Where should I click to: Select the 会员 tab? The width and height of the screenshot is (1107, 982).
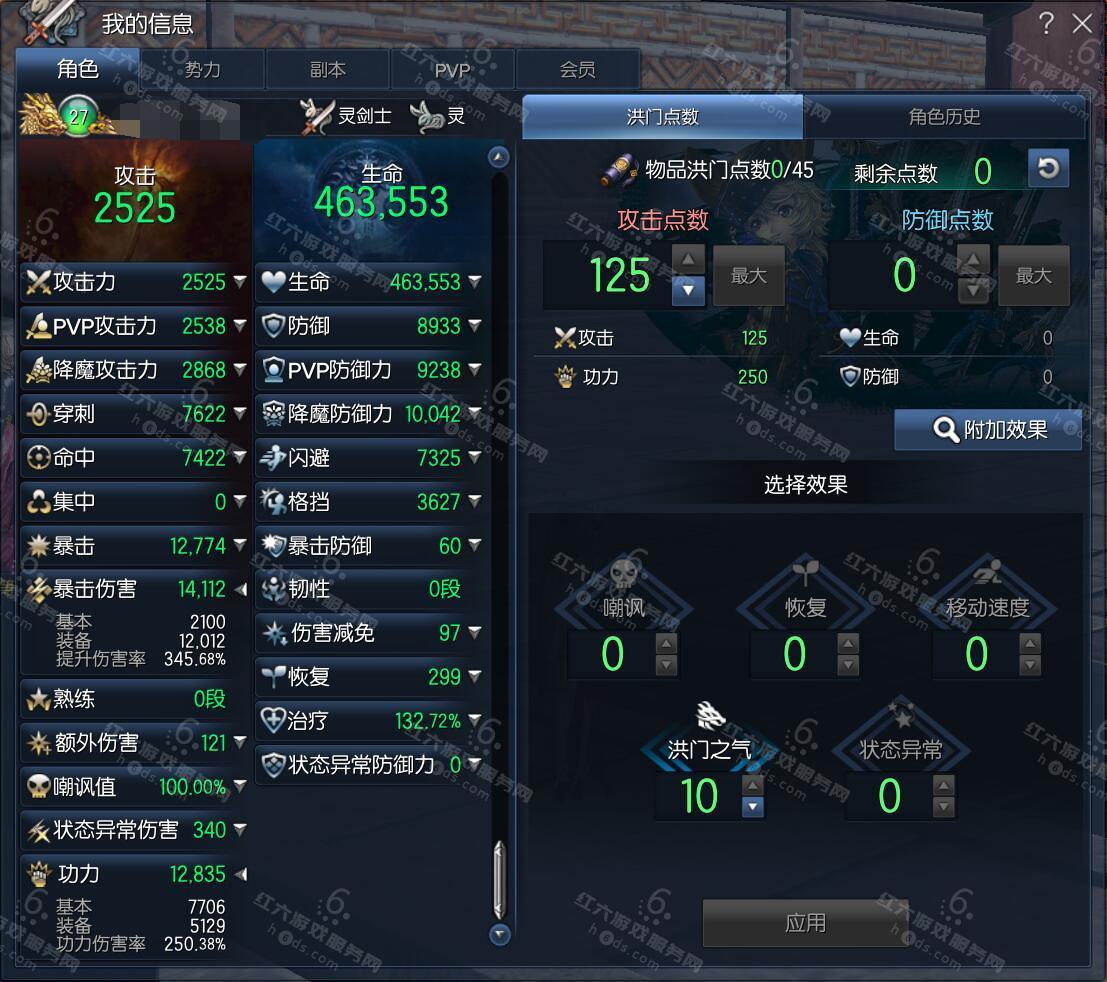577,70
